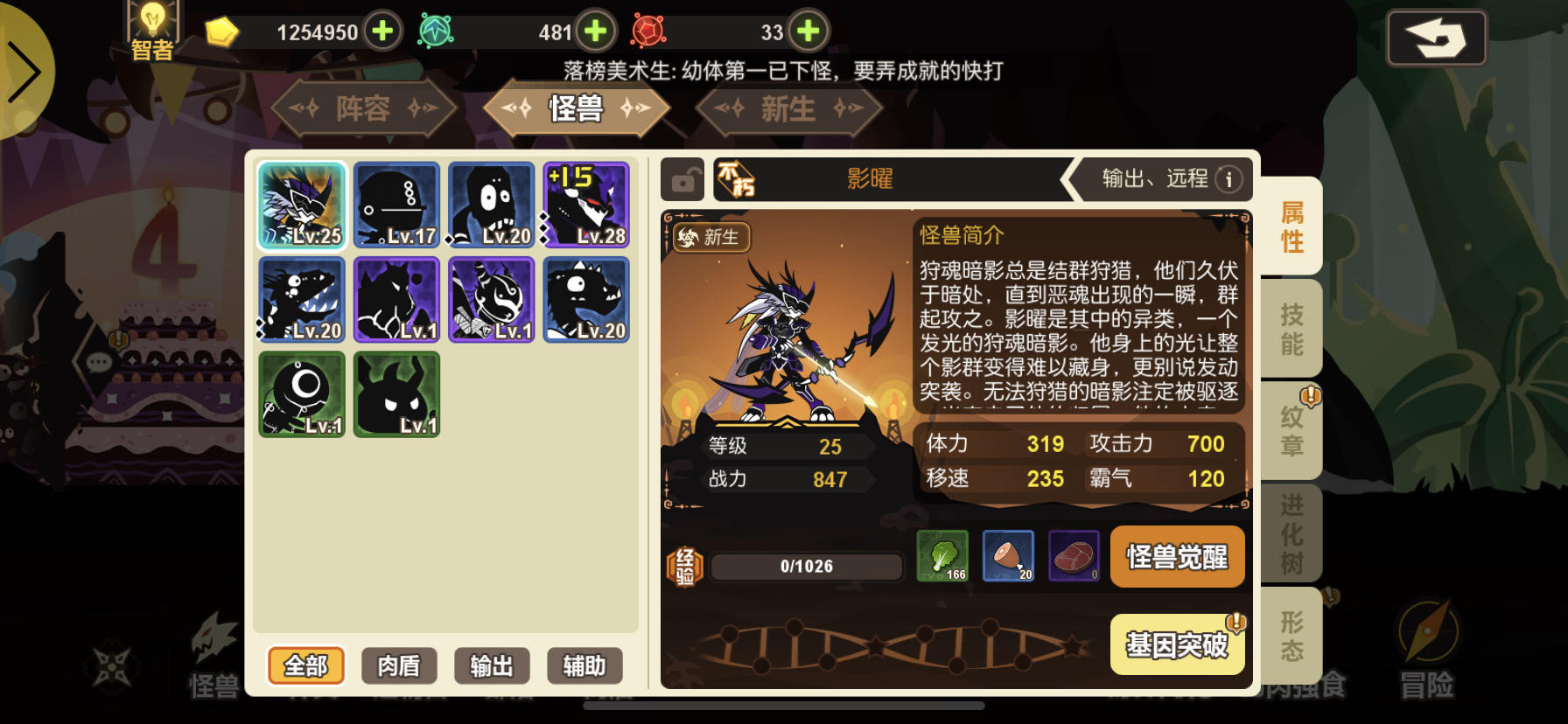Keep 全部 filter selected
The width and height of the screenshot is (1568, 724).
point(305,665)
